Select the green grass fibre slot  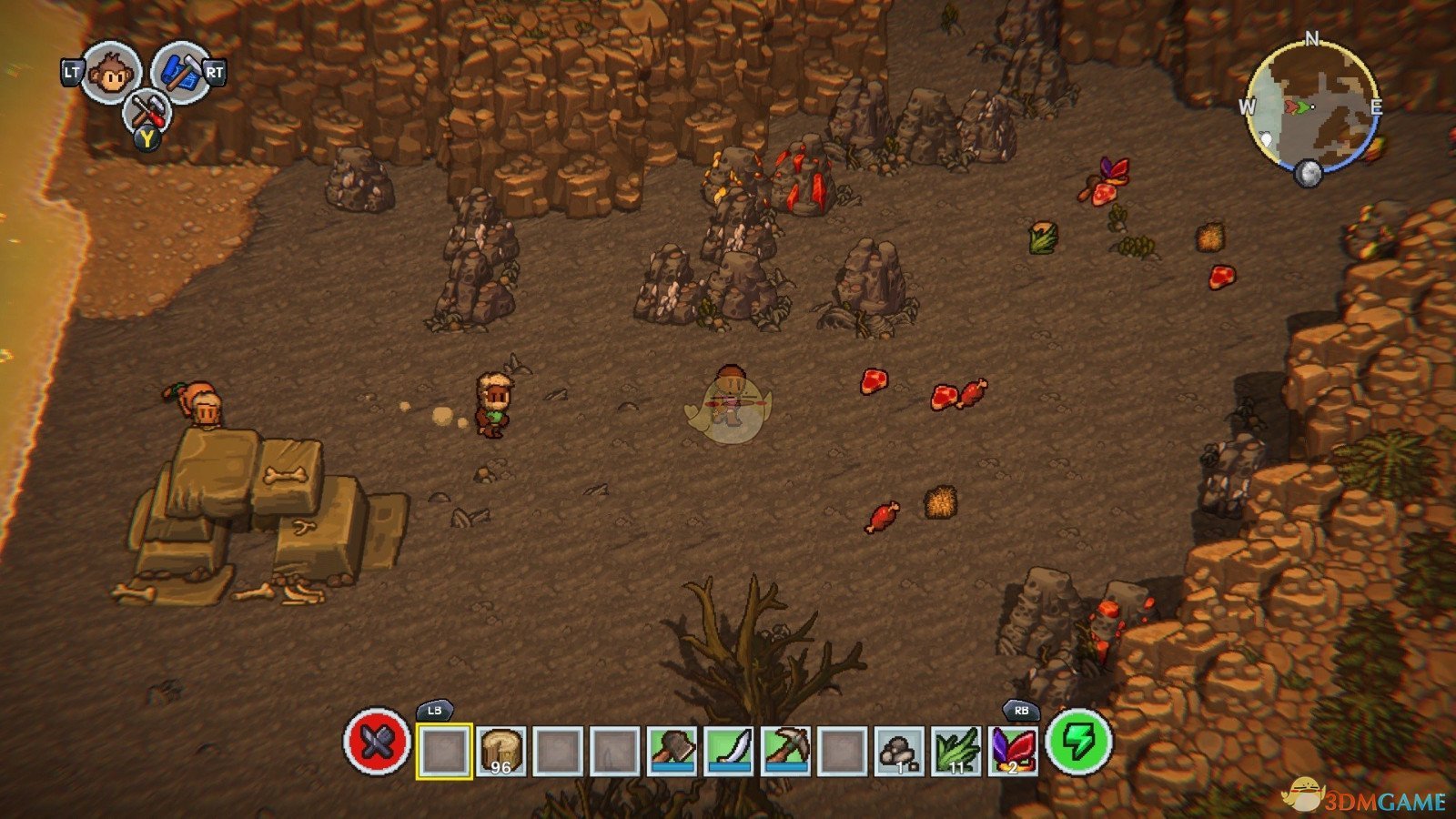coord(955,751)
